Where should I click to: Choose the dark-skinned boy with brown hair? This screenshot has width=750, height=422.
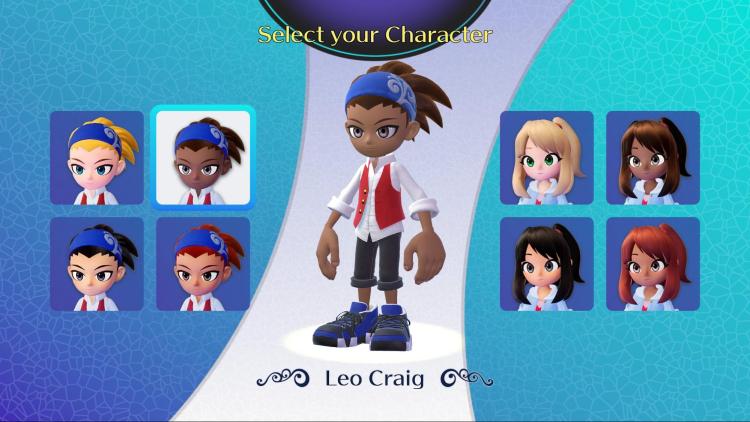[203, 158]
